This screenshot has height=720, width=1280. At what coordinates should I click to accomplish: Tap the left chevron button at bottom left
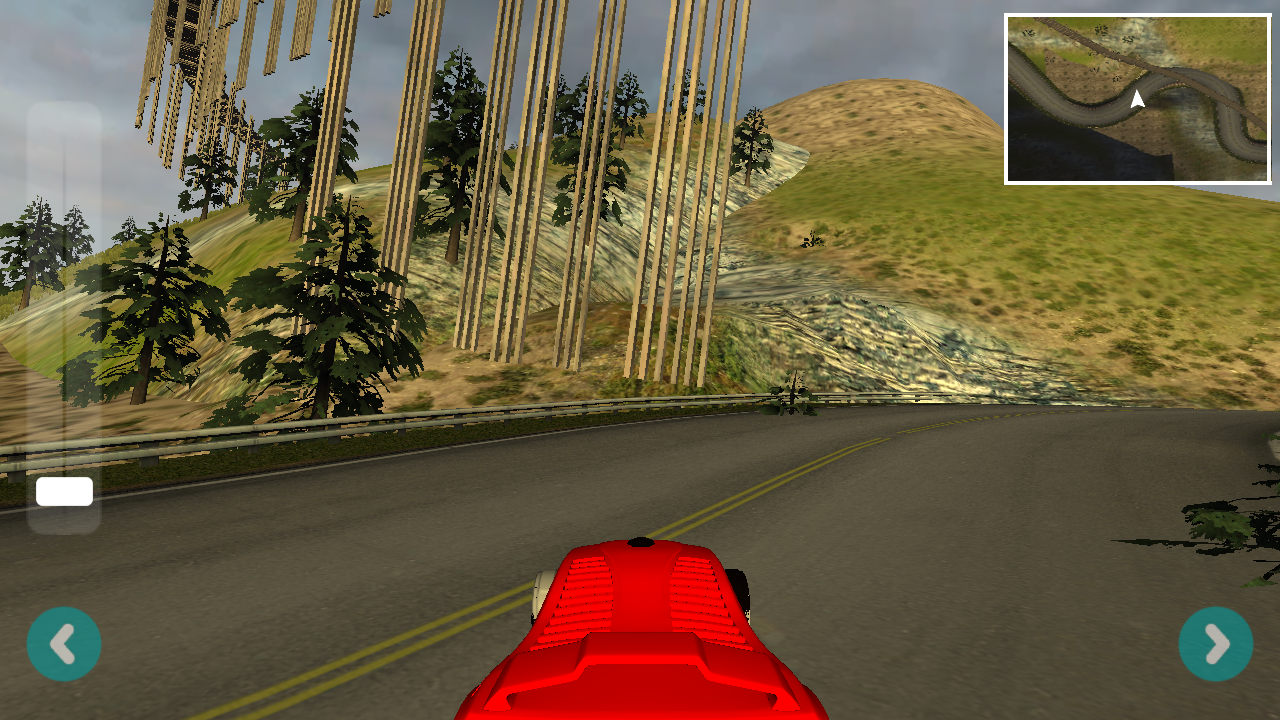pyautogui.click(x=64, y=644)
